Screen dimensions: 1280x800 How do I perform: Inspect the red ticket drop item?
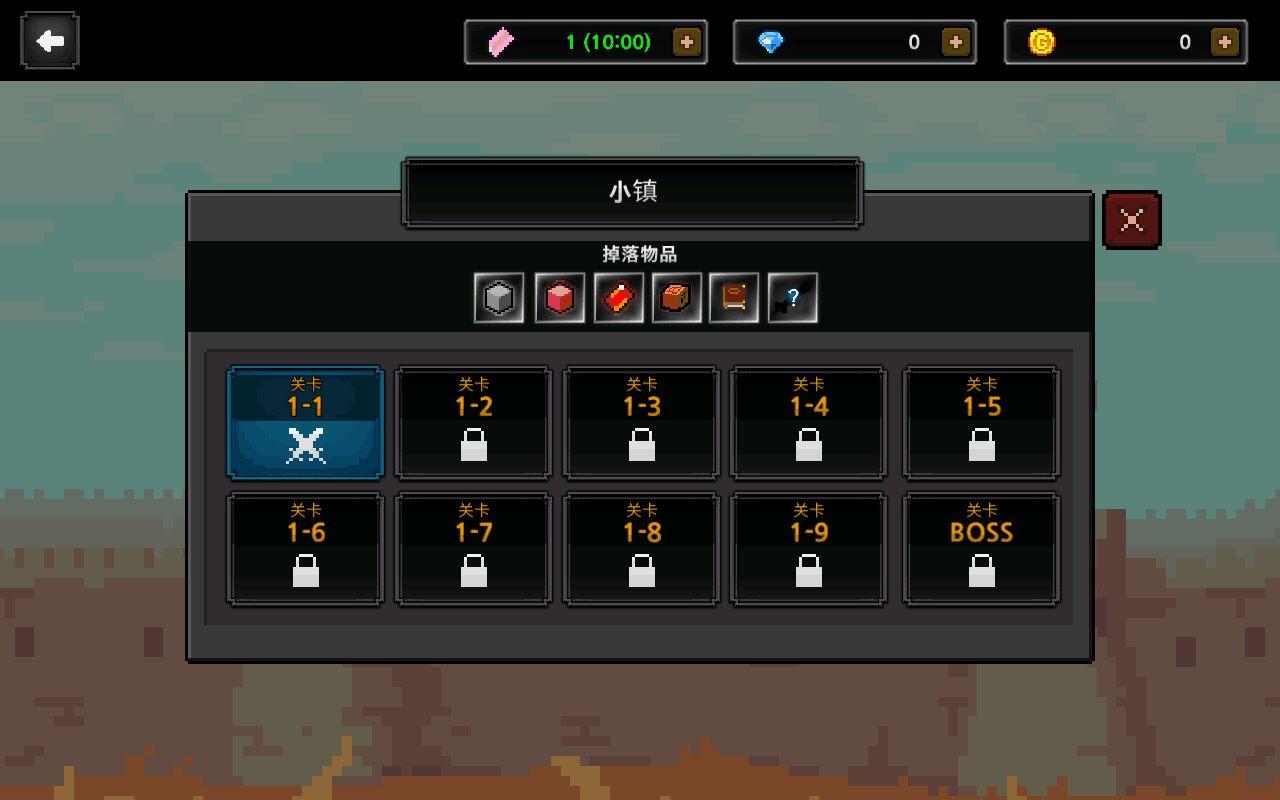coord(618,298)
